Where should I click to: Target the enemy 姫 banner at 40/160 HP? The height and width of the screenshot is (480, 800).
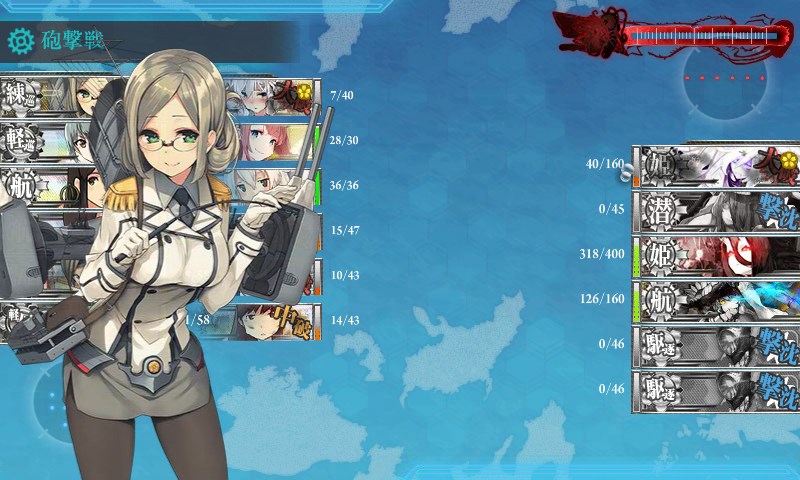[x=715, y=166]
